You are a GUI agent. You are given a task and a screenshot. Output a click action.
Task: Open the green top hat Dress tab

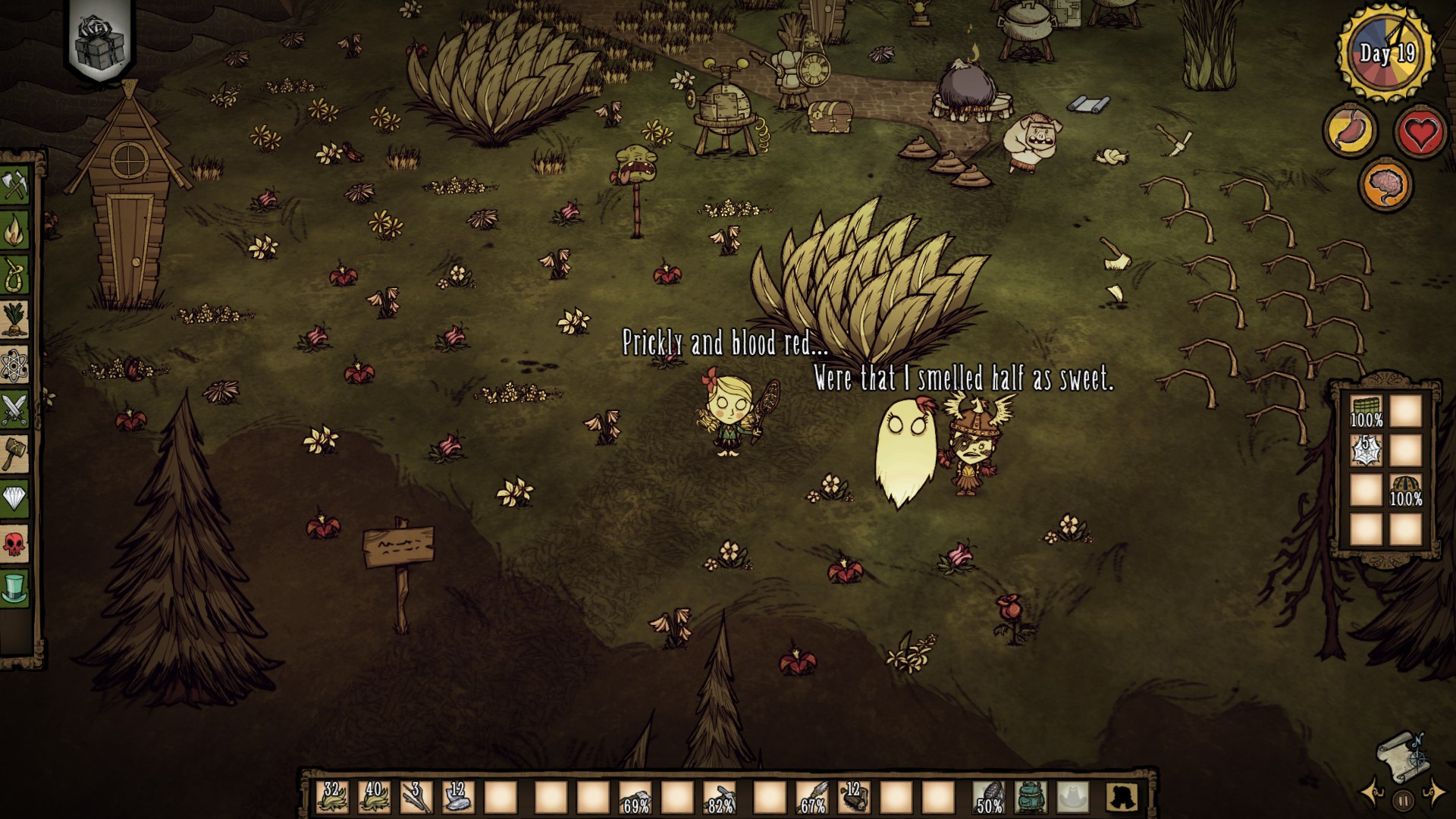(x=14, y=586)
